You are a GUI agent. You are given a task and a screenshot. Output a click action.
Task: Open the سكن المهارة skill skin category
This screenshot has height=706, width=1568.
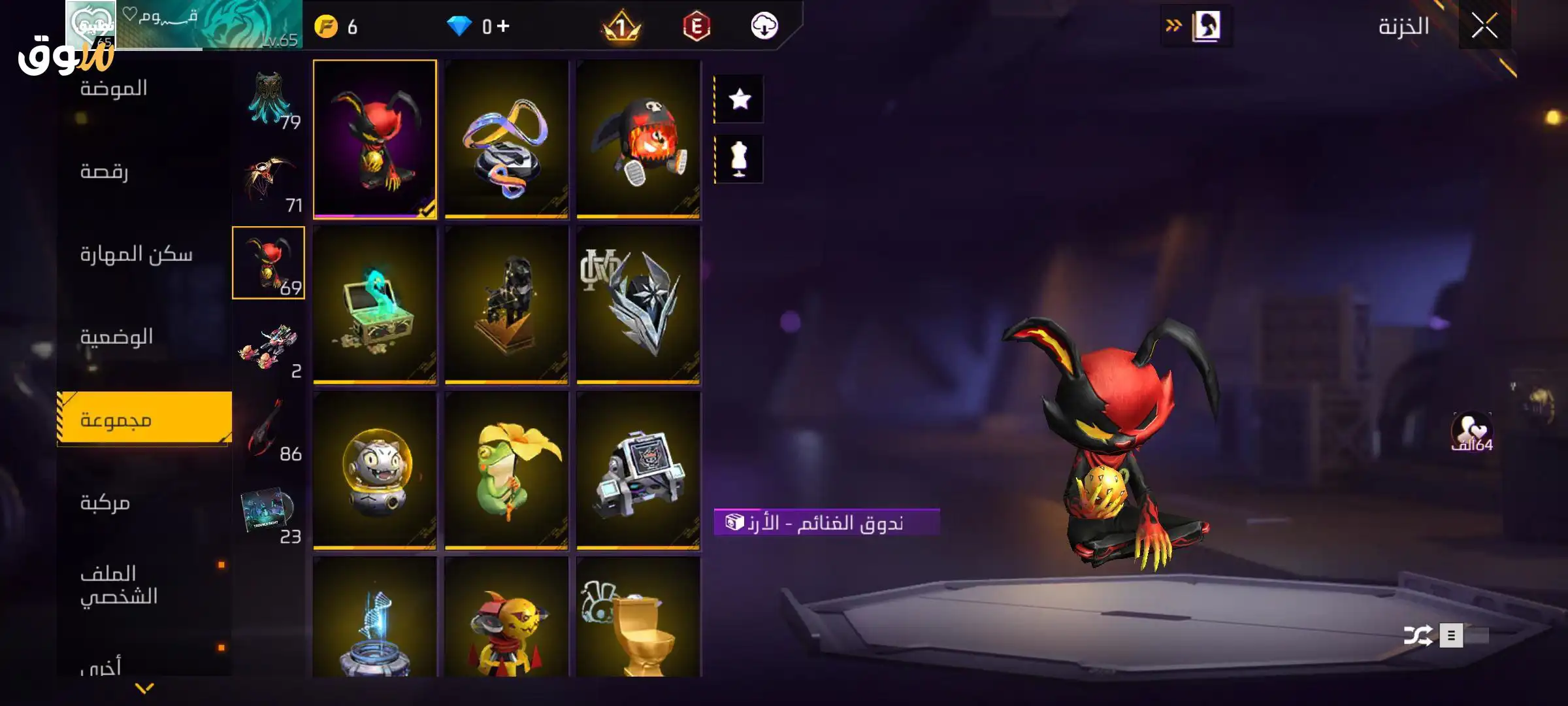(136, 254)
